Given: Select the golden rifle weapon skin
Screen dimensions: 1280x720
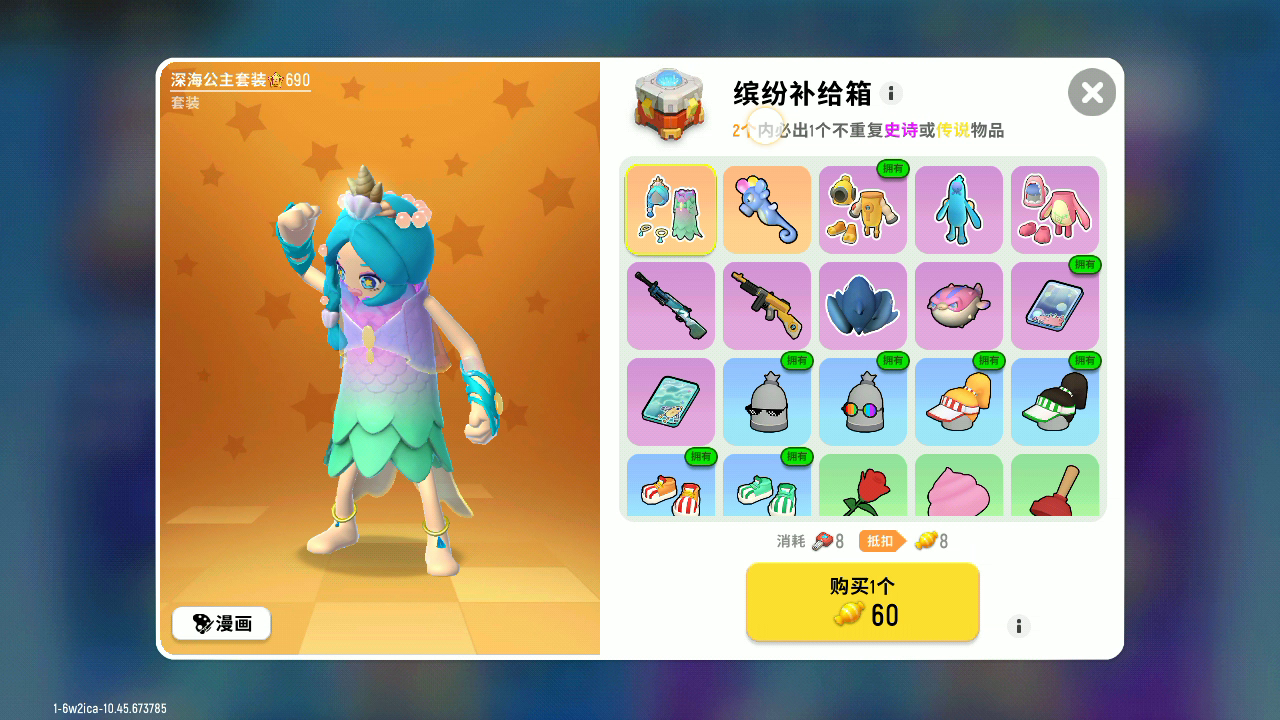Looking at the screenshot, I should tap(766, 305).
